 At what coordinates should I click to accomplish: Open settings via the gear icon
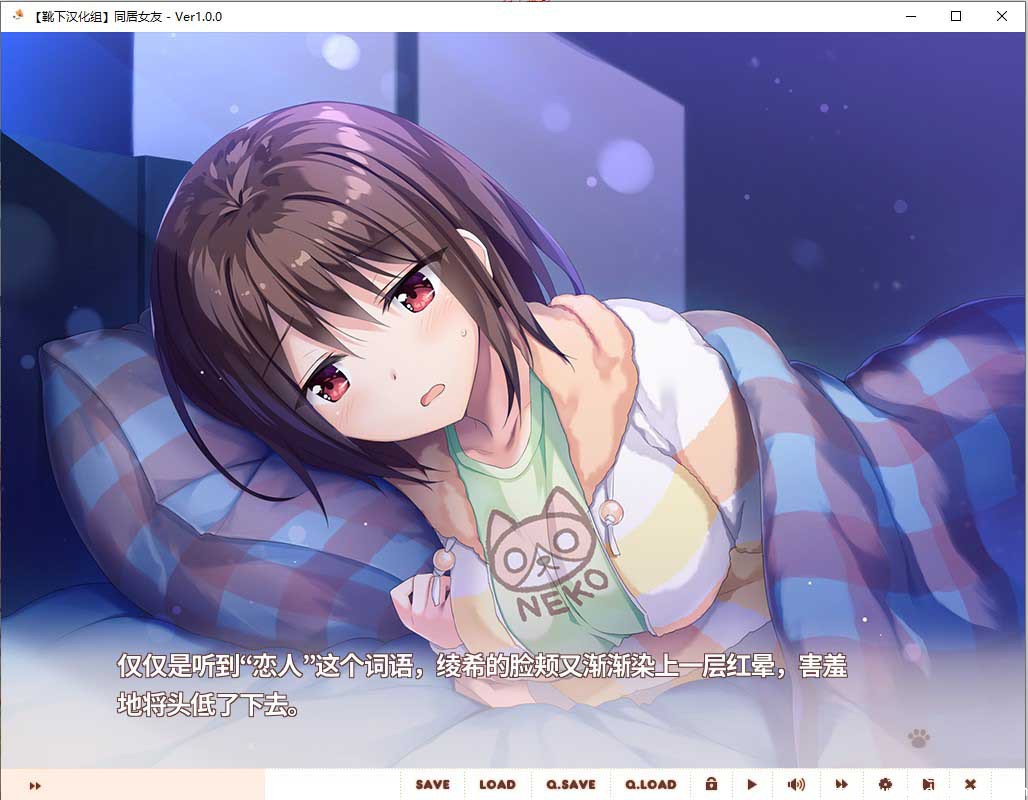[885, 785]
